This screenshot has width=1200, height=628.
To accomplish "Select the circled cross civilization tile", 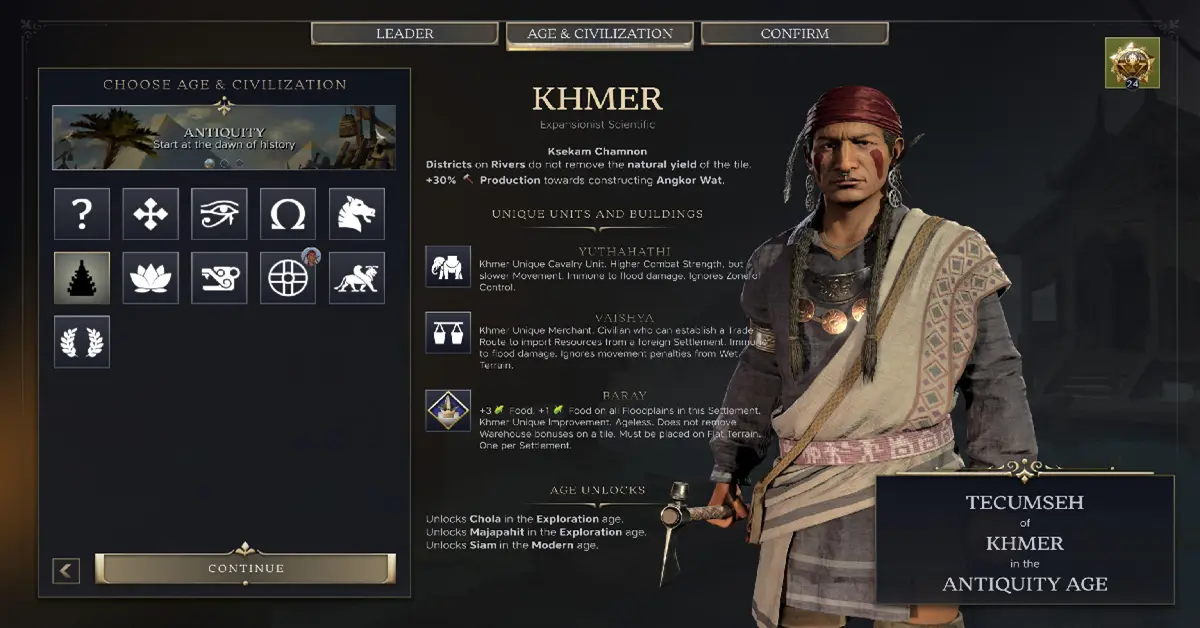I will click(x=288, y=278).
